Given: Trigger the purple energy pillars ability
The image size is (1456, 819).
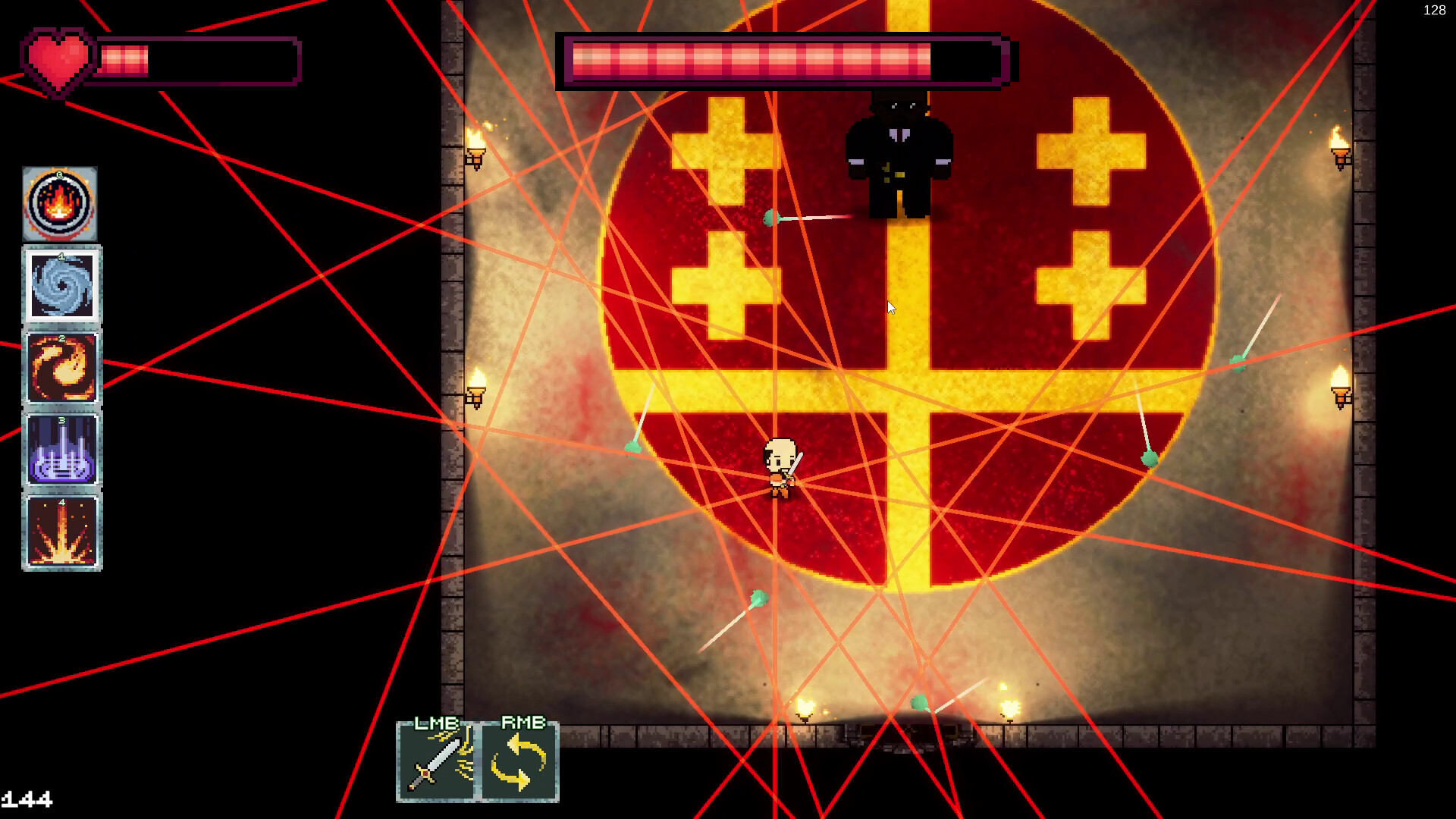Looking at the screenshot, I should click(61, 450).
